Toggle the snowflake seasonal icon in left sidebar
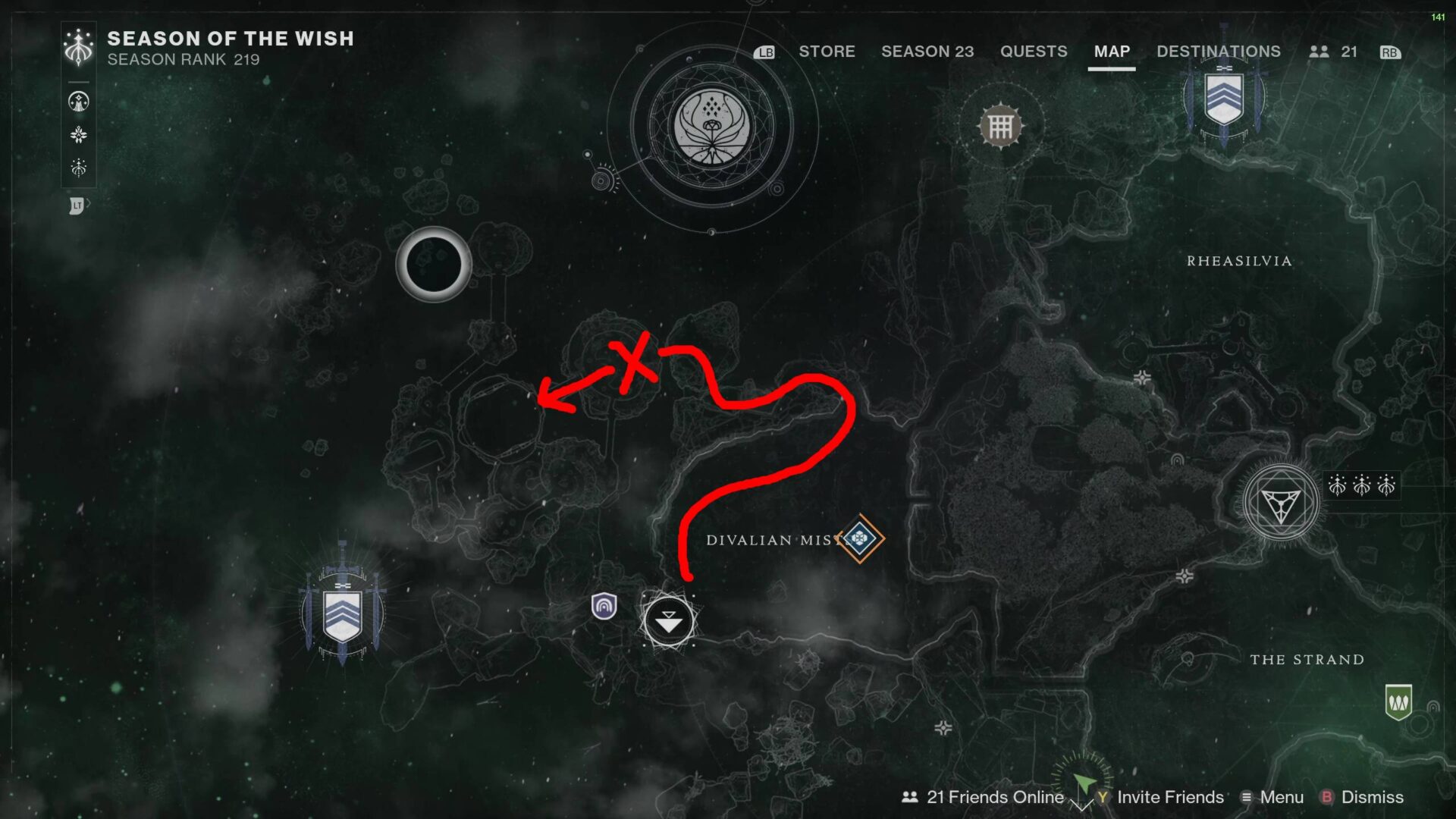The image size is (1456, 819). point(79,134)
